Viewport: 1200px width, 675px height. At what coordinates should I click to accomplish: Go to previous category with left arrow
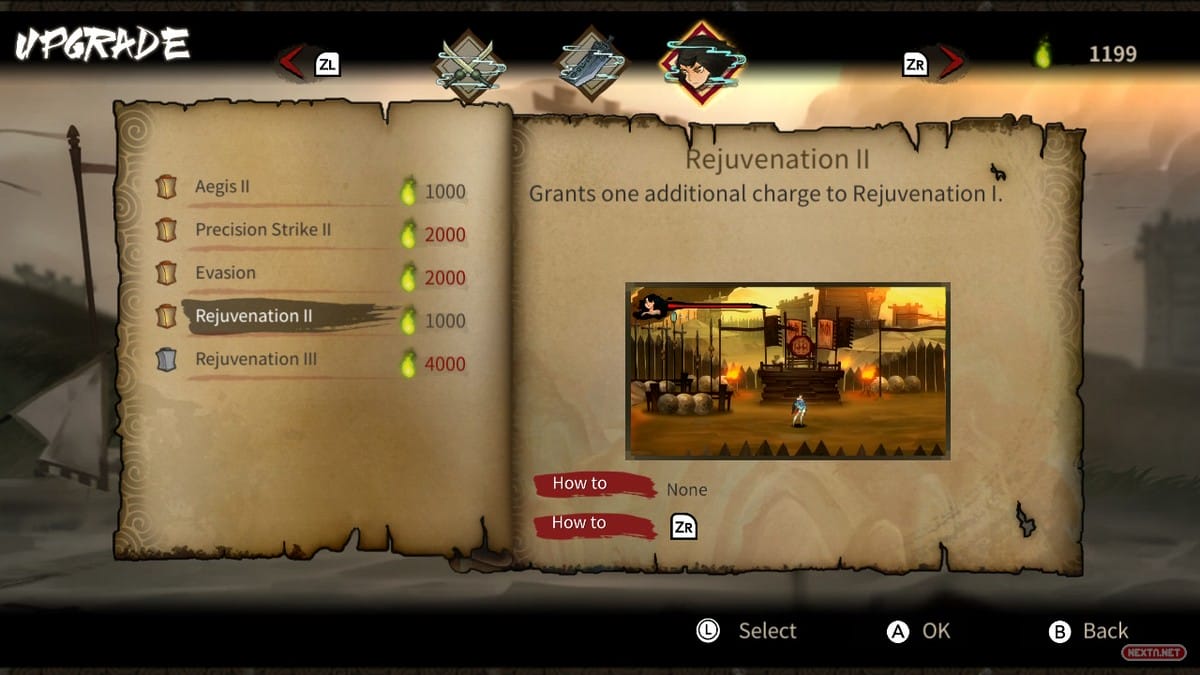(x=293, y=63)
